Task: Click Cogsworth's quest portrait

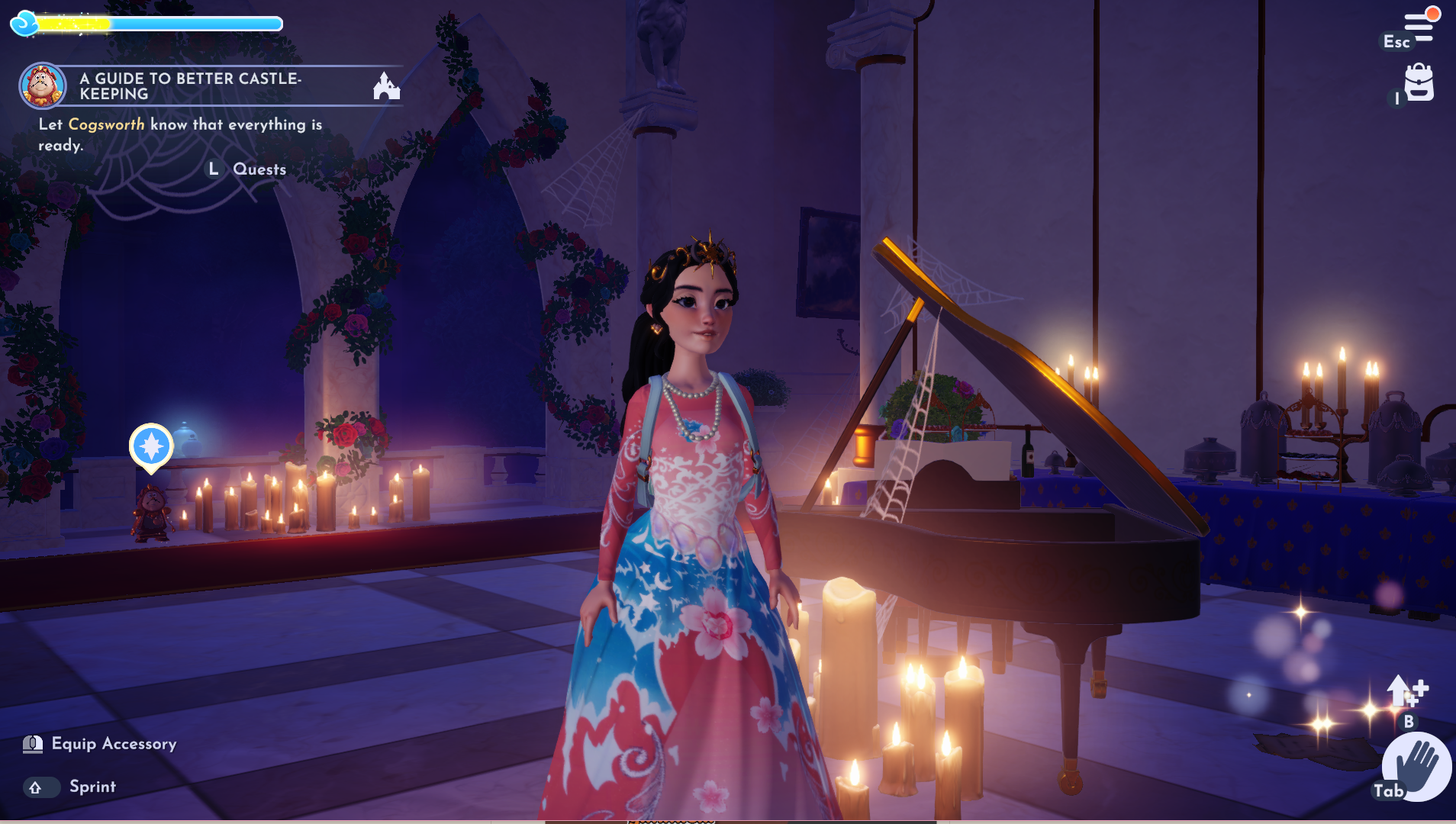Action: (x=42, y=85)
